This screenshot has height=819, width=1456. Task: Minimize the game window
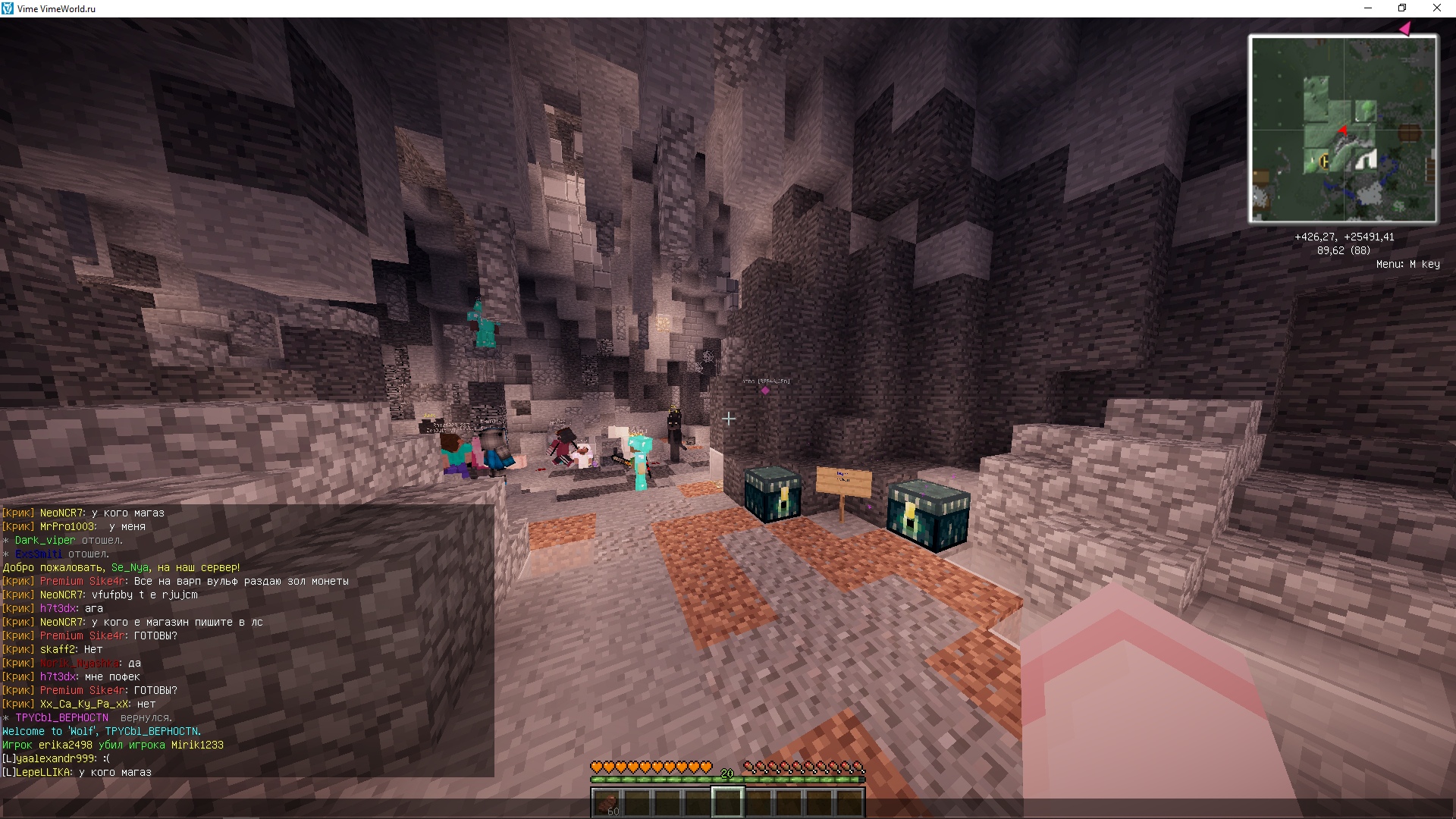tap(1368, 8)
